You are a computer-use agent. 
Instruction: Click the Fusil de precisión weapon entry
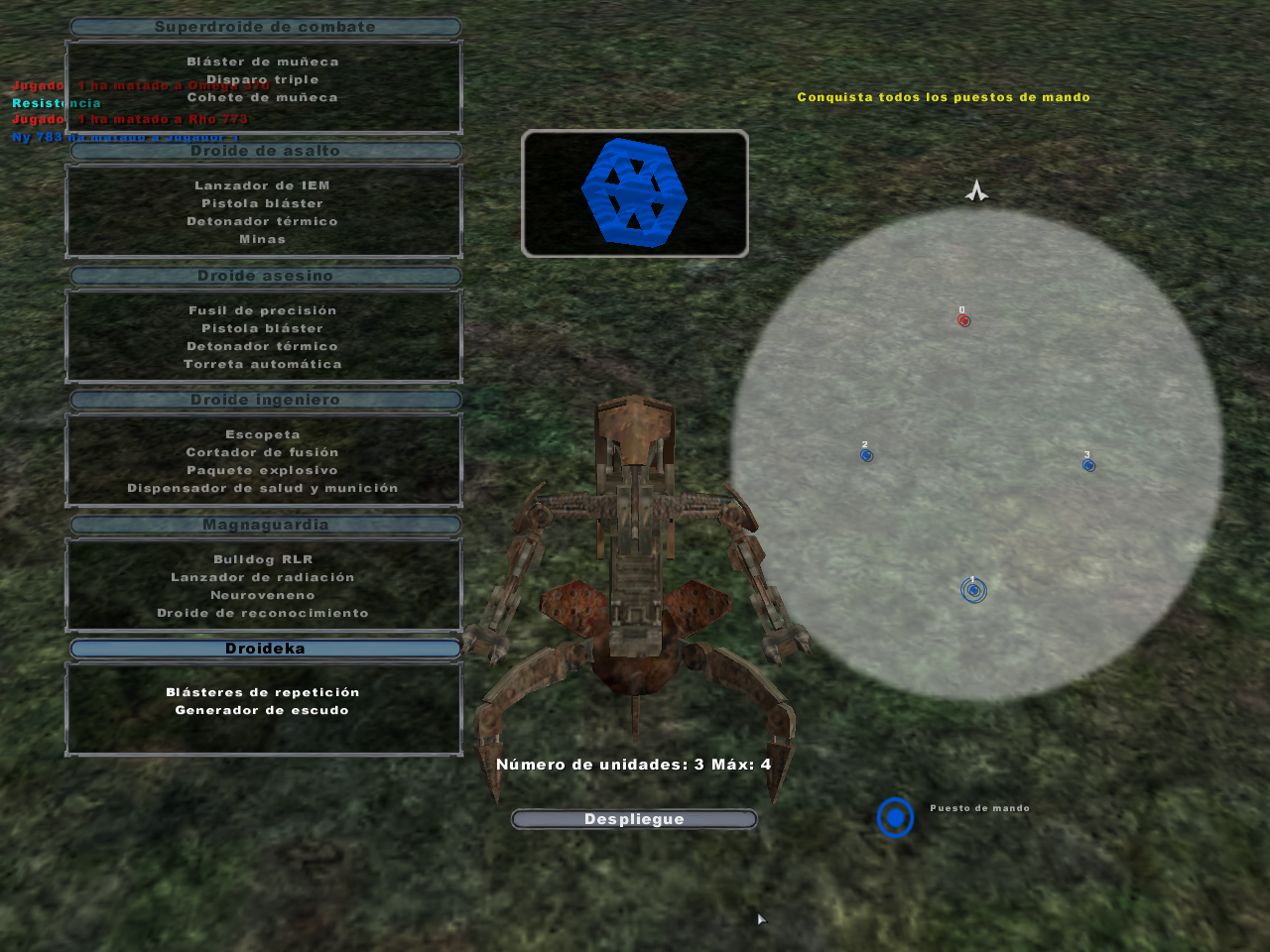[263, 309]
